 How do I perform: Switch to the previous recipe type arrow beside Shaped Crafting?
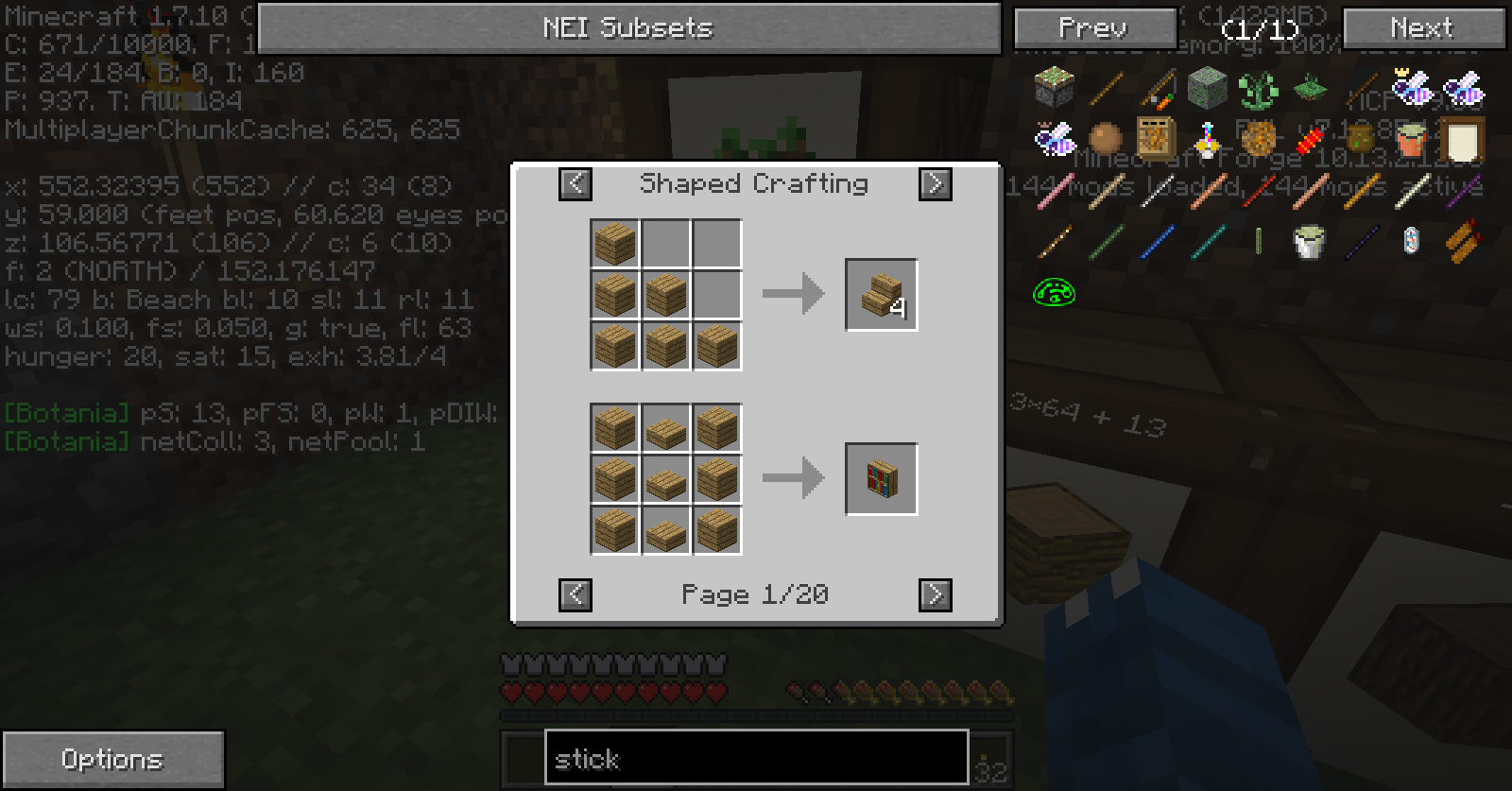[576, 183]
